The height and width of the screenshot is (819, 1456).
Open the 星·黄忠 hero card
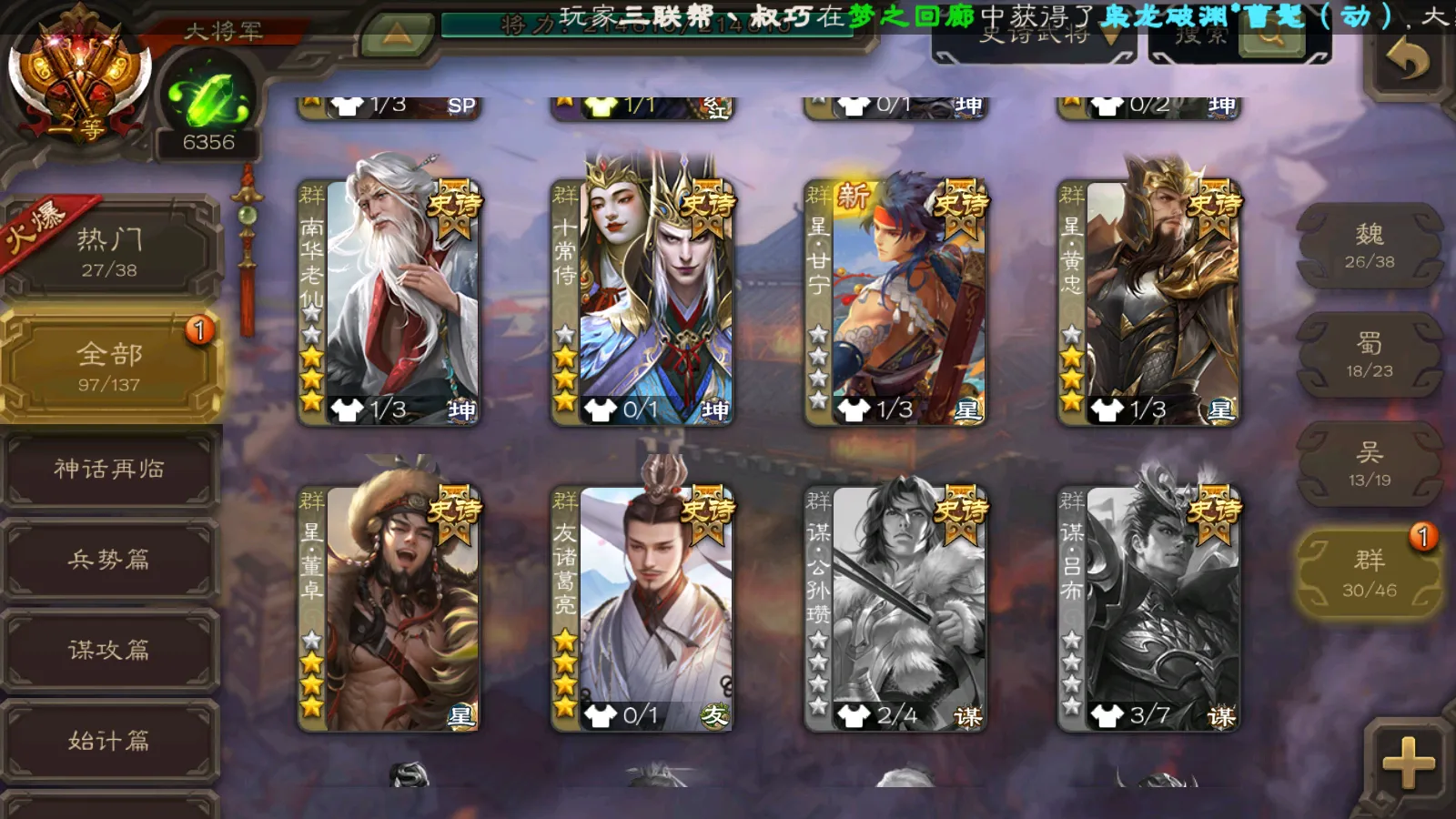pyautogui.click(x=1149, y=302)
